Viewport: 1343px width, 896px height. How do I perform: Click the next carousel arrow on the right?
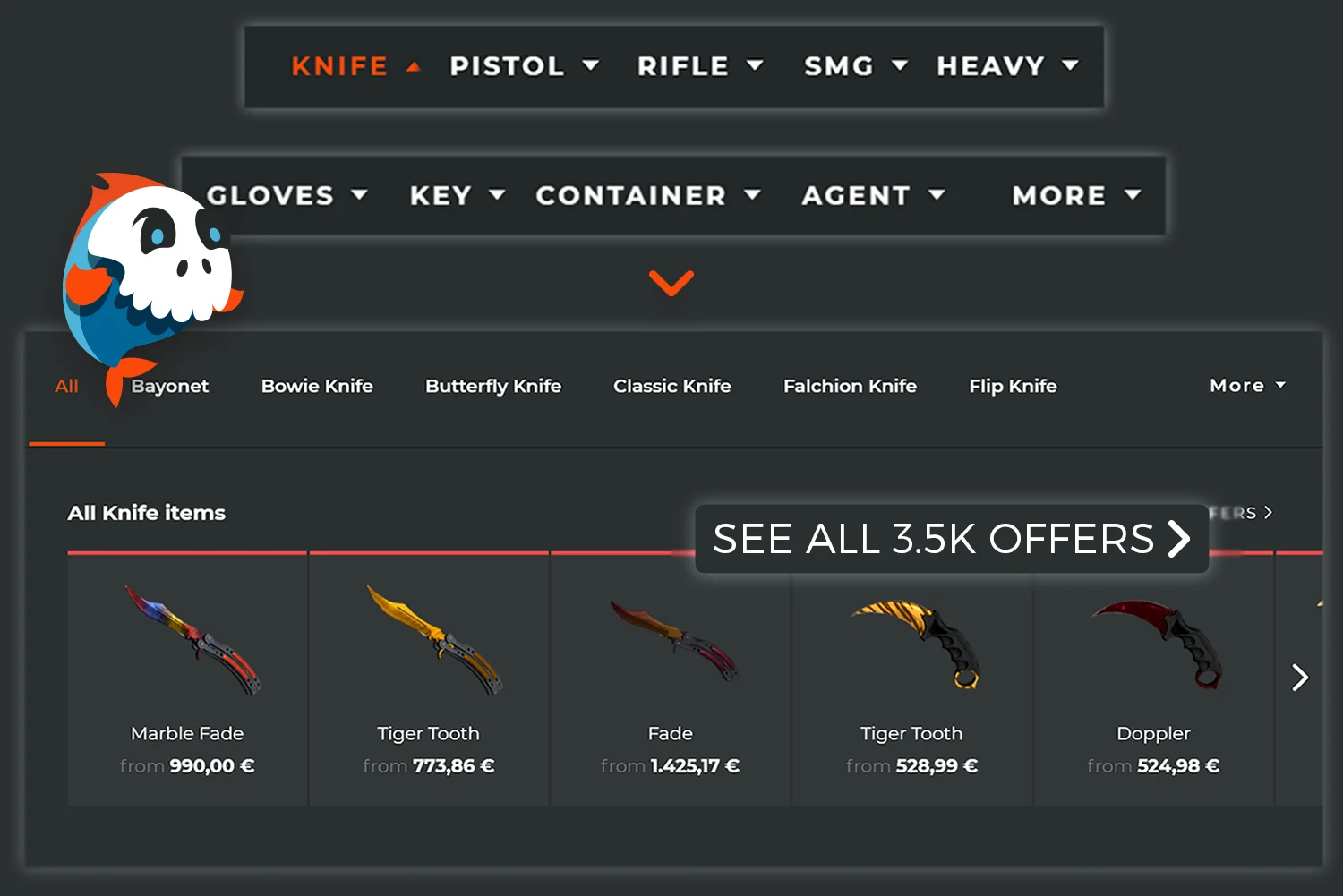(1299, 678)
